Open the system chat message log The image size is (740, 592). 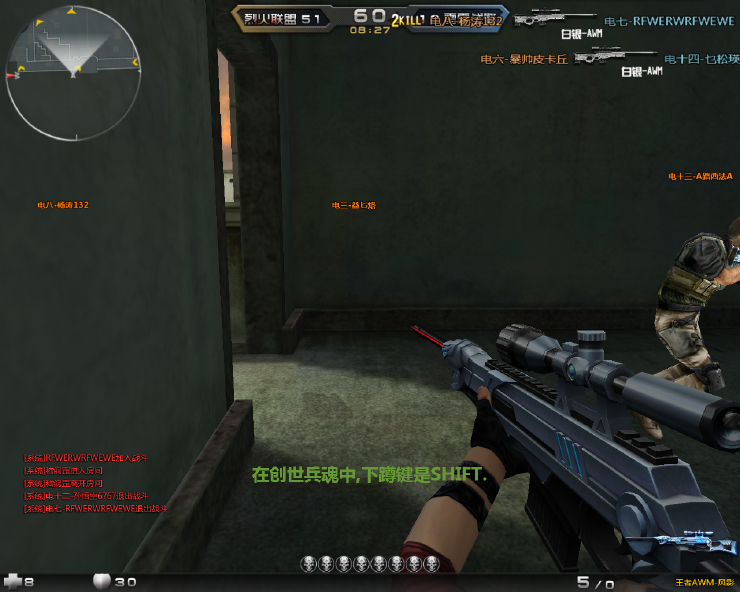95,483
